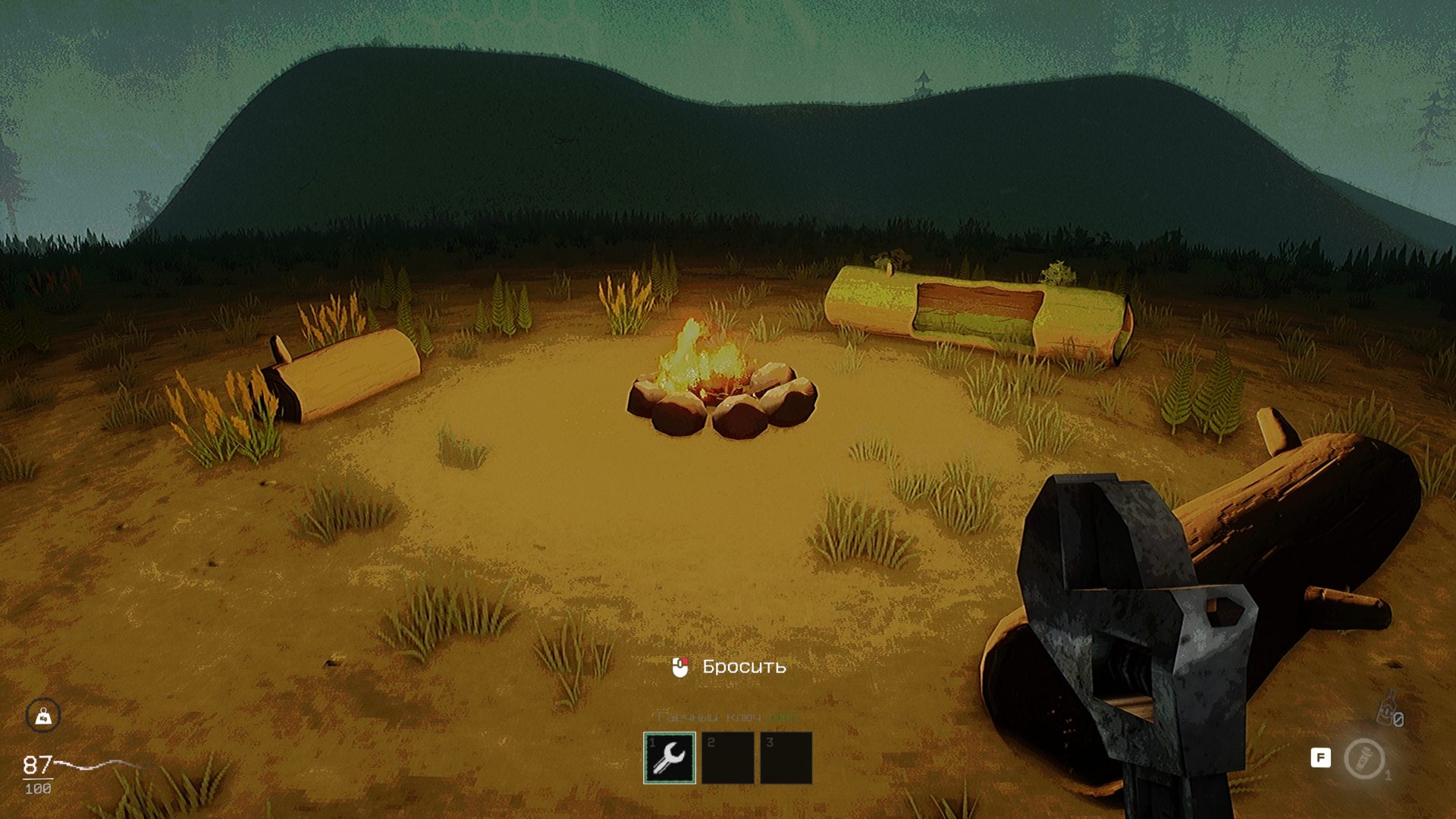Click the carry weight icon

pyautogui.click(x=43, y=715)
